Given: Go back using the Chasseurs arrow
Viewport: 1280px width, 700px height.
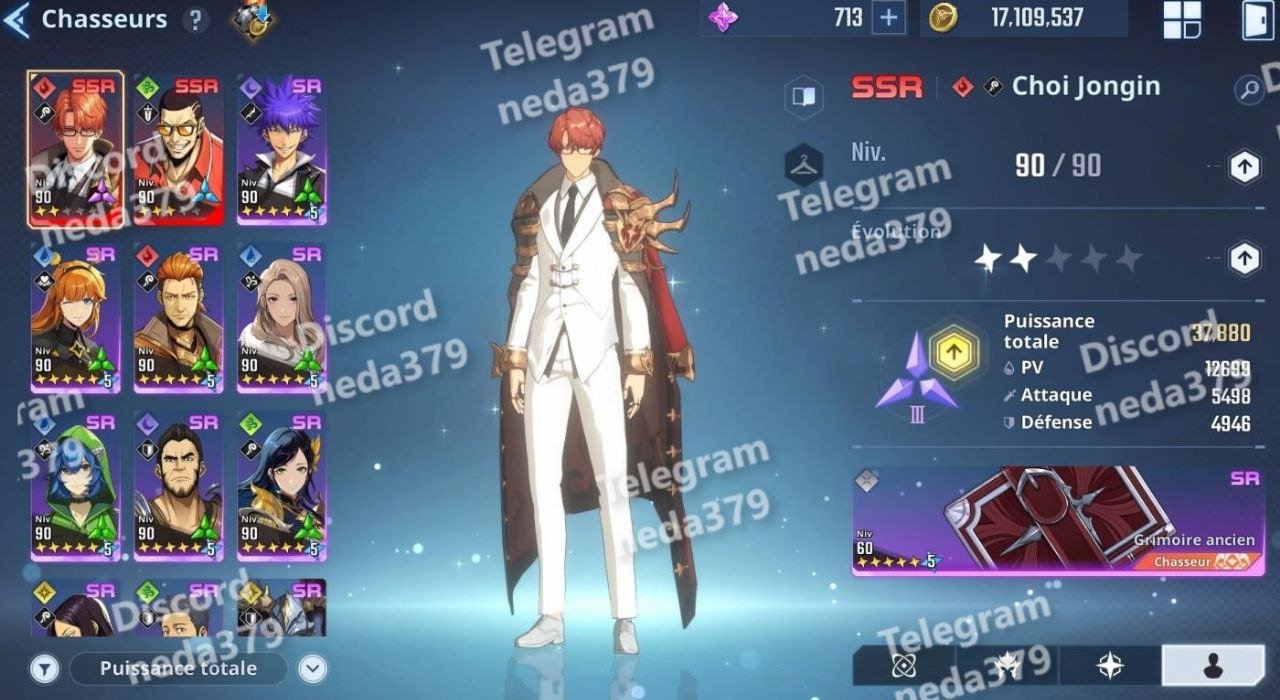Looking at the screenshot, I should pos(17,20).
